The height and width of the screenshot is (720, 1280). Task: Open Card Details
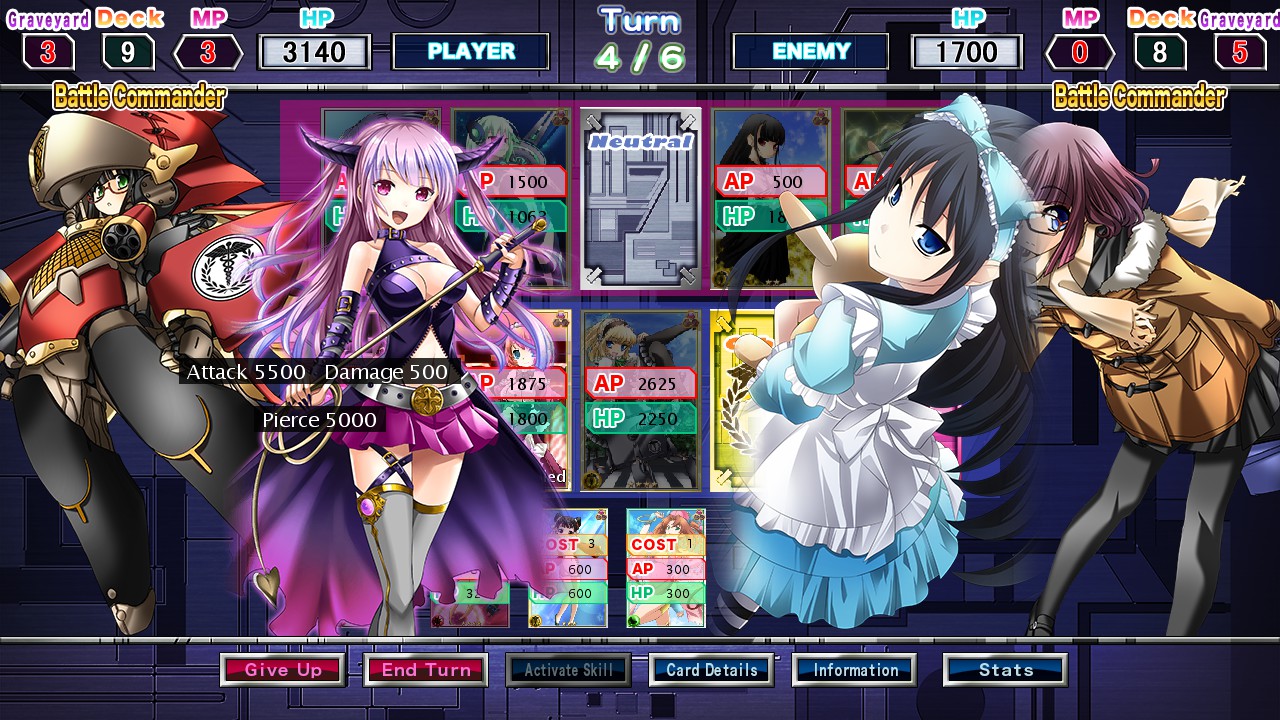pyautogui.click(x=711, y=670)
